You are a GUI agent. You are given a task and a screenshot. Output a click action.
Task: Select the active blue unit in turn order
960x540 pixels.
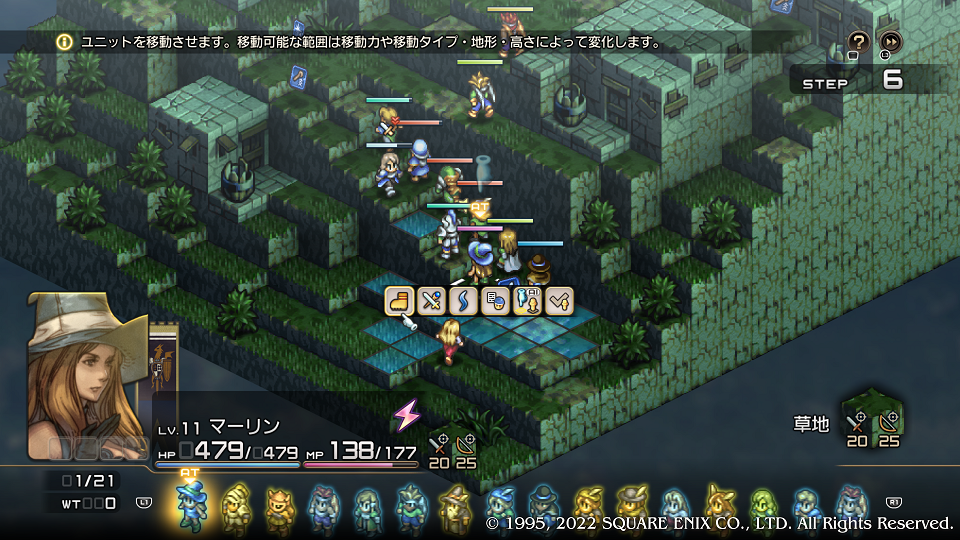pyautogui.click(x=190, y=504)
